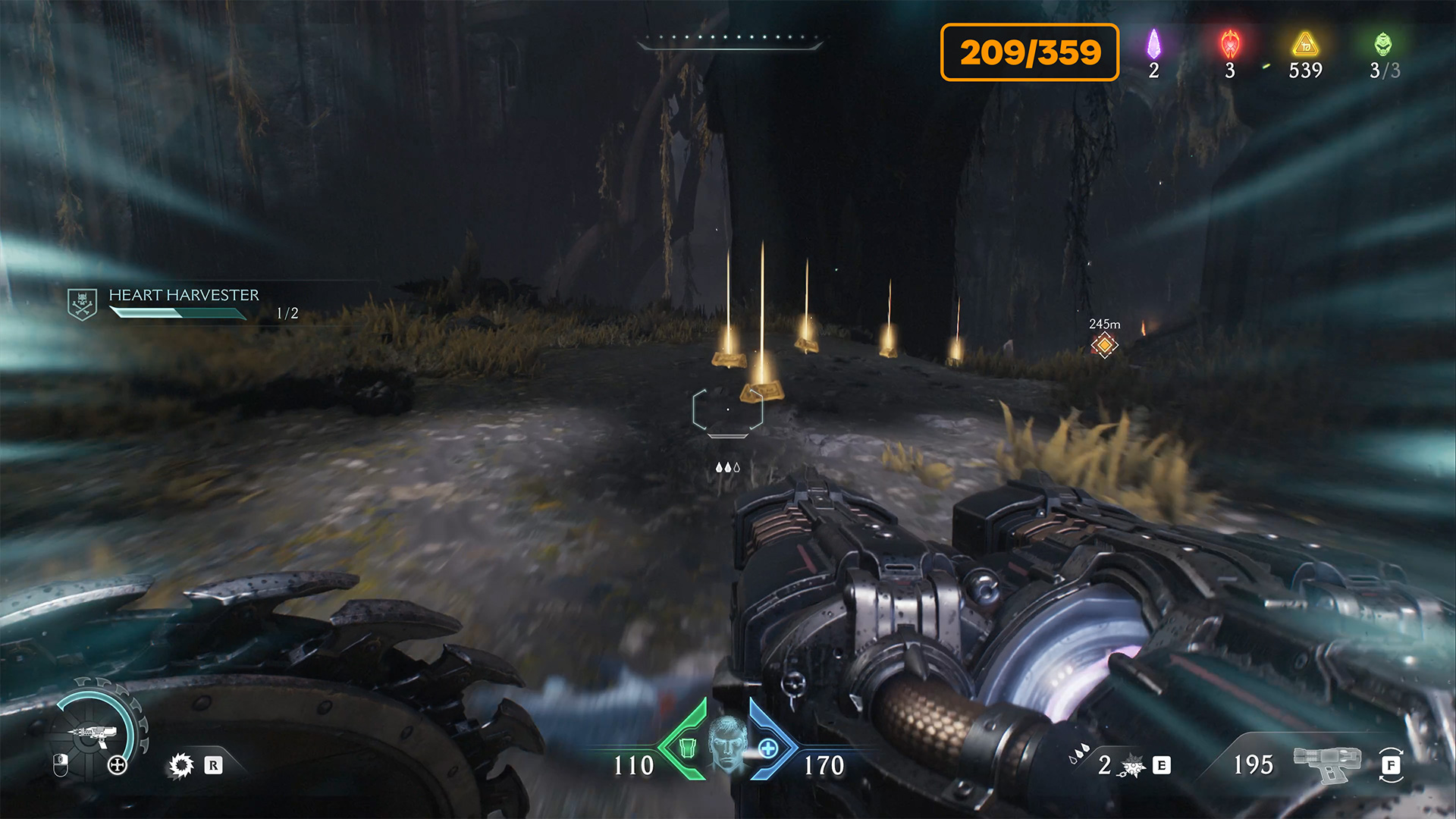Select the equipped weapon swap icon

[x=1391, y=764]
